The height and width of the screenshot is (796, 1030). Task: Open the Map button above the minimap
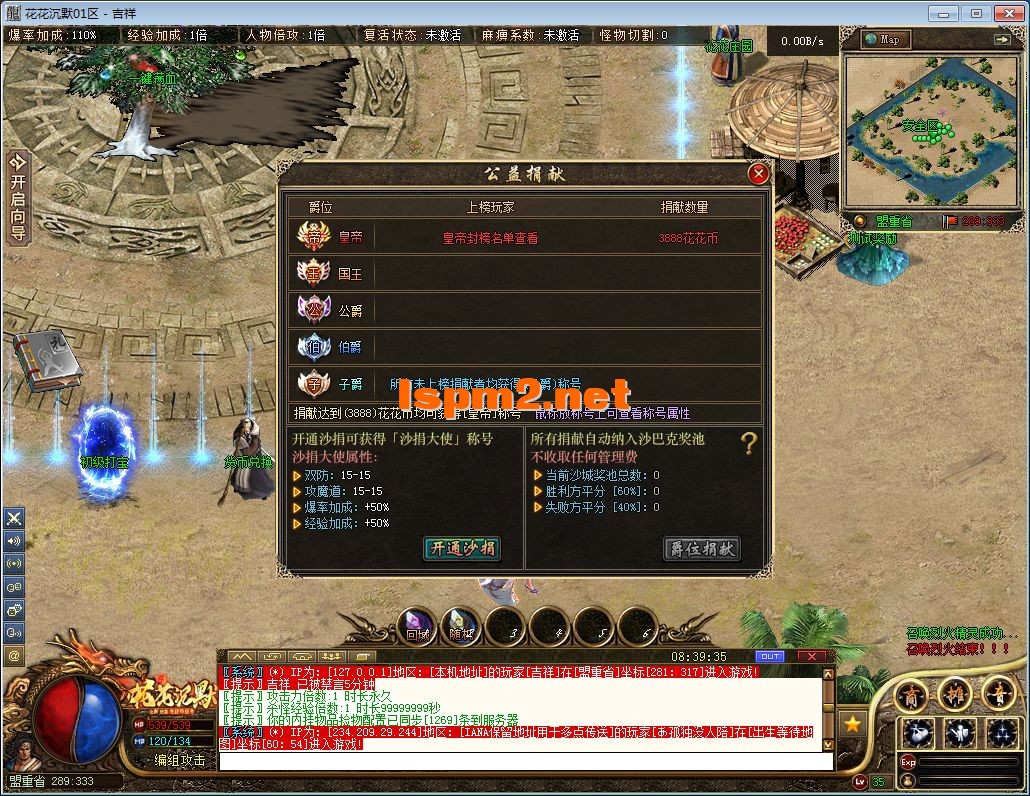882,39
